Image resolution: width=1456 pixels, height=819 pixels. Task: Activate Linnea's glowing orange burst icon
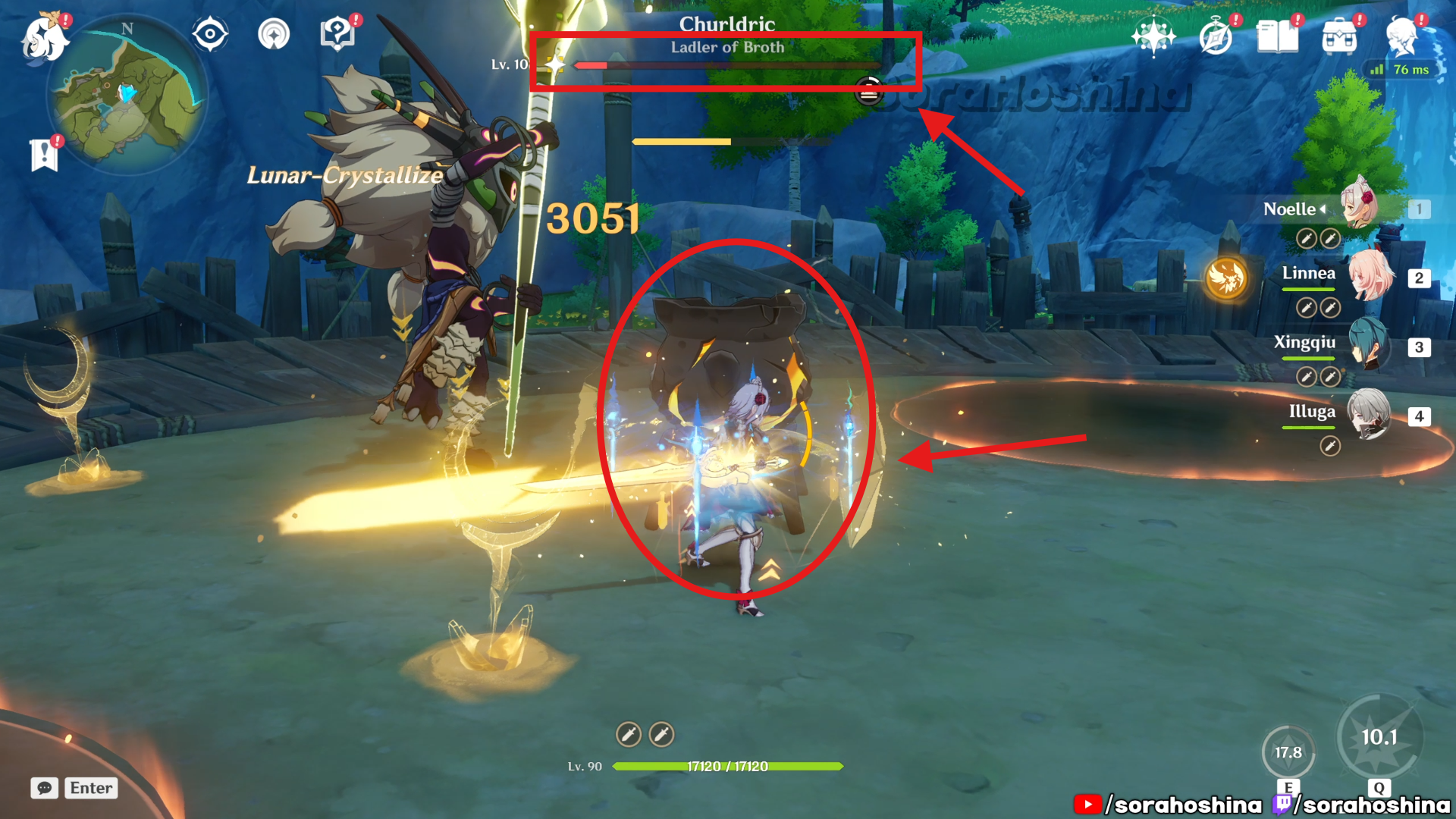point(1226,278)
